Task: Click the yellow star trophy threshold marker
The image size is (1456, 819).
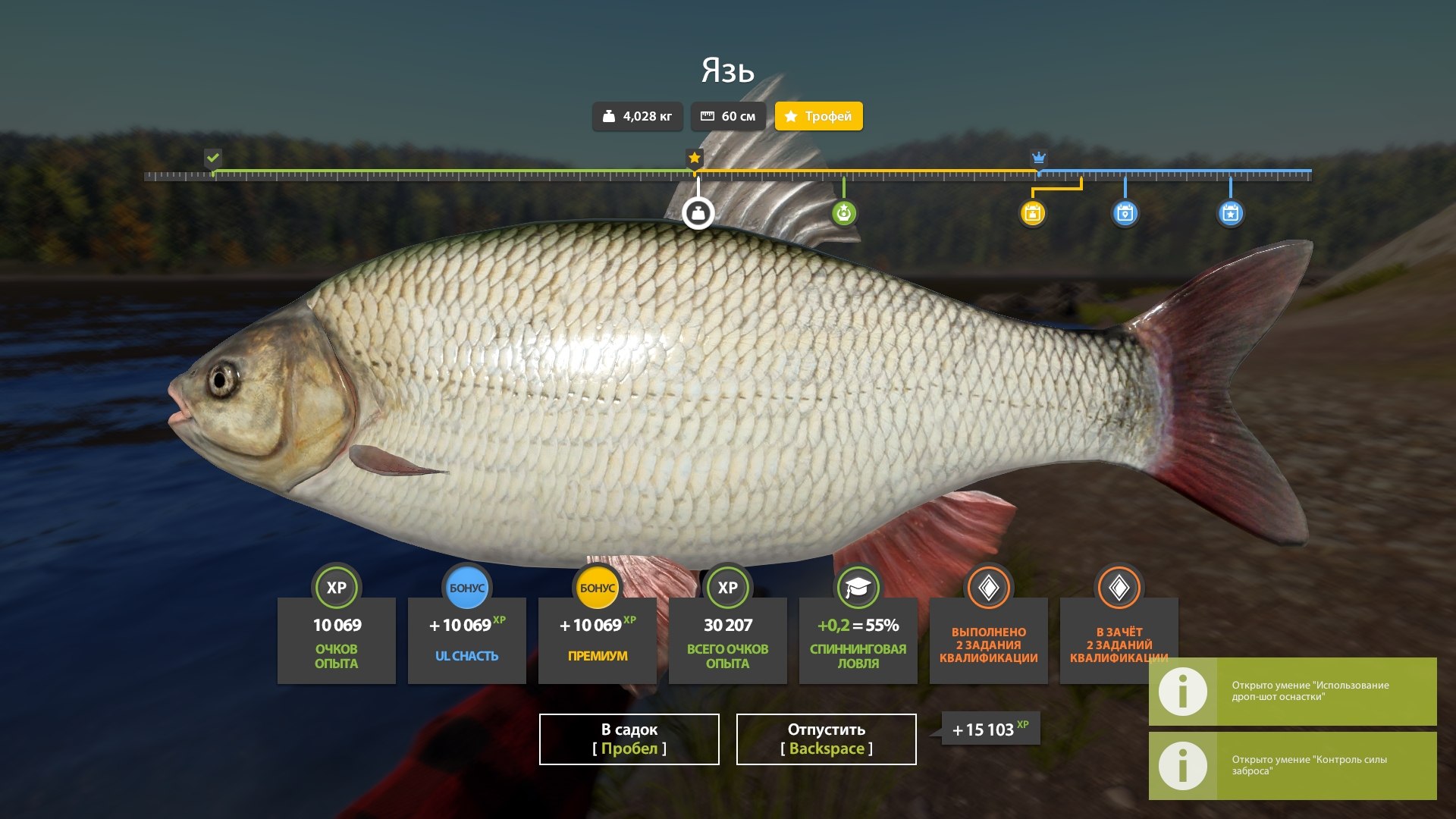Action: tap(694, 158)
